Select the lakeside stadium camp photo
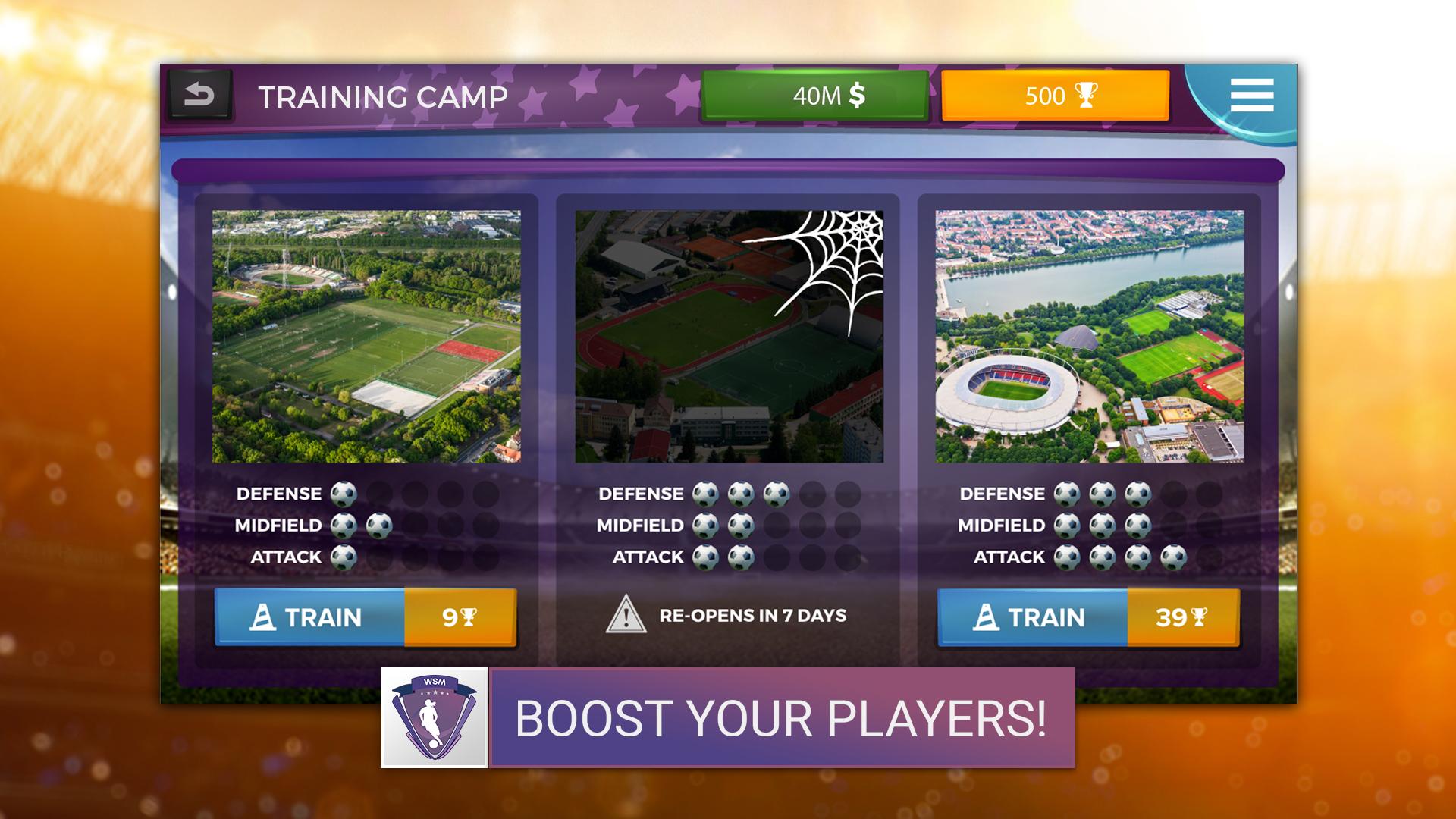 pos(1089,336)
